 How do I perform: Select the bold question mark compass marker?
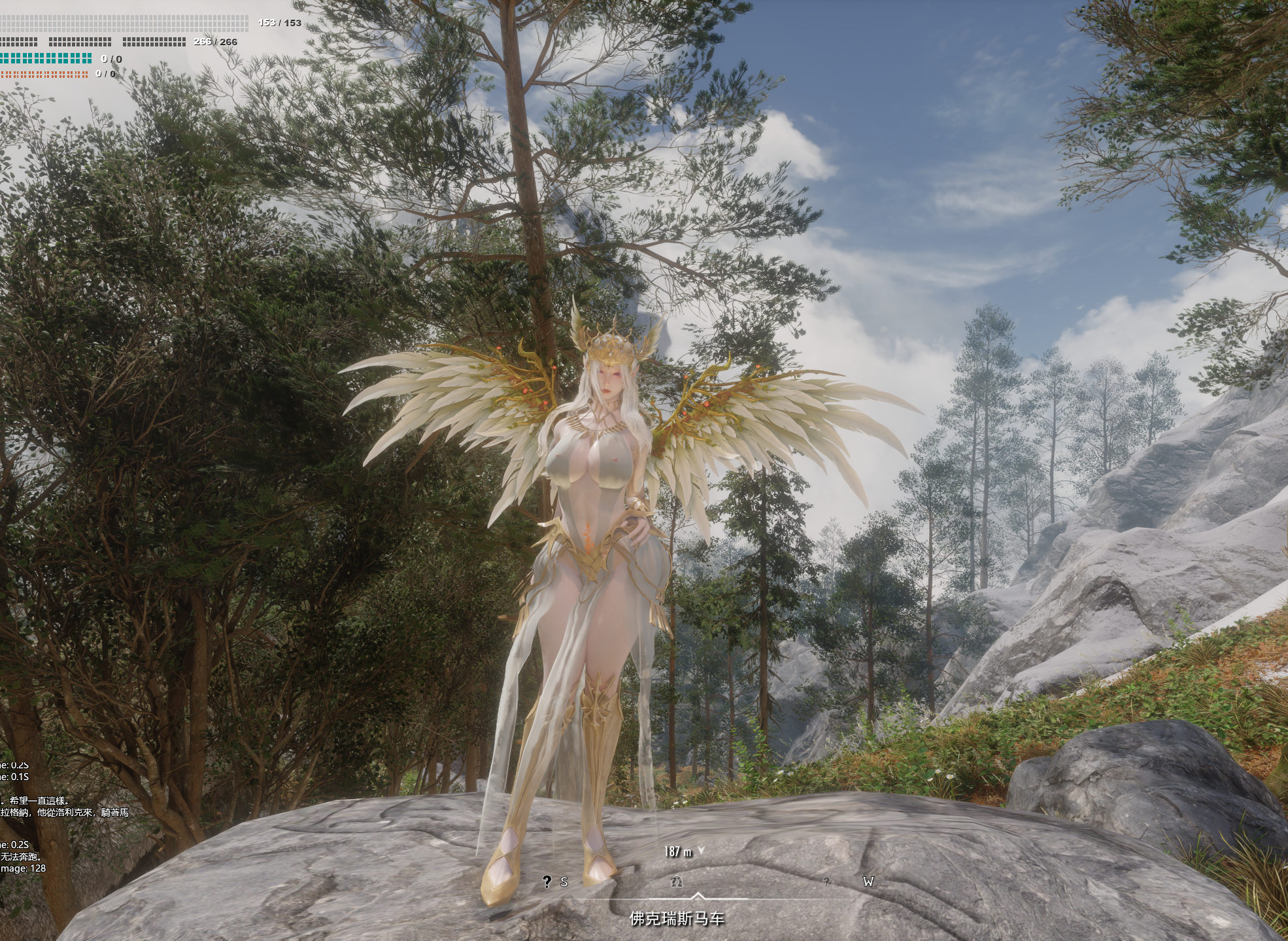547,882
